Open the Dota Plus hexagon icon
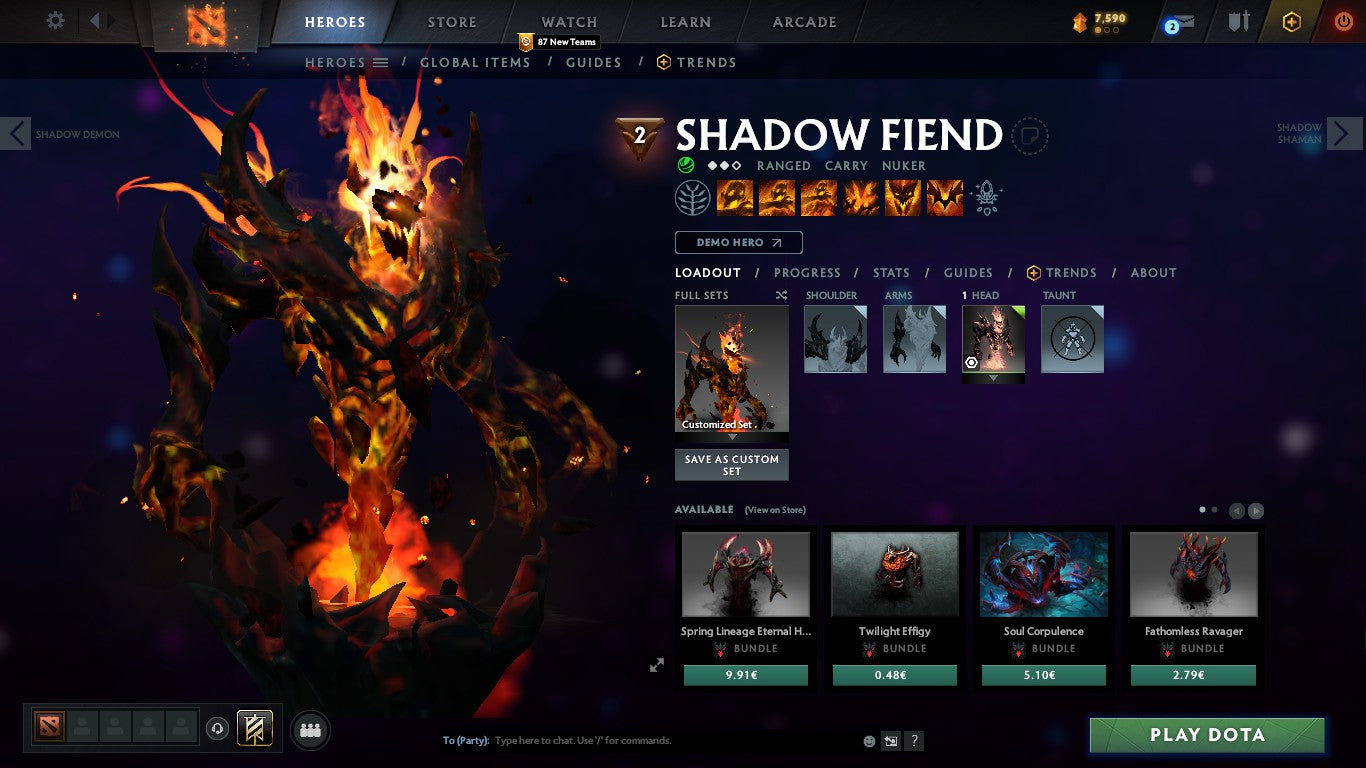The width and height of the screenshot is (1366, 768). 1292,20
